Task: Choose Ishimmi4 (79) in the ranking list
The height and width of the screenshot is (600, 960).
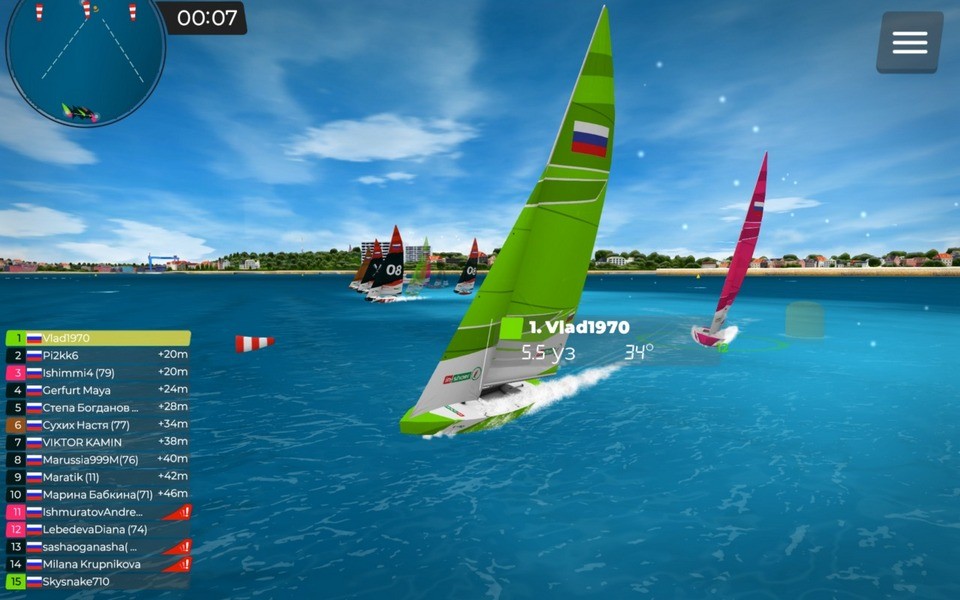Action: (x=98, y=373)
